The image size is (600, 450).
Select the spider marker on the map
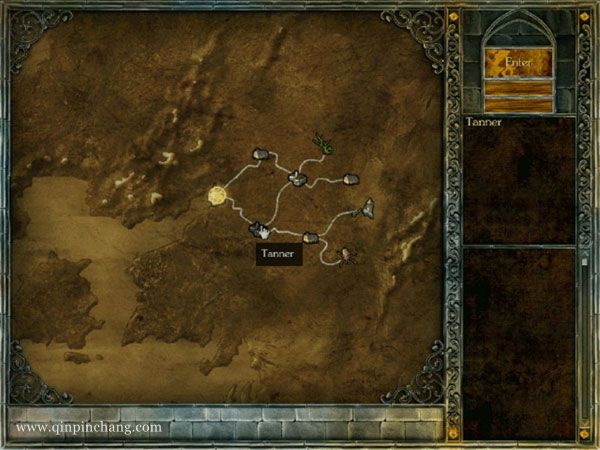[x=345, y=257]
